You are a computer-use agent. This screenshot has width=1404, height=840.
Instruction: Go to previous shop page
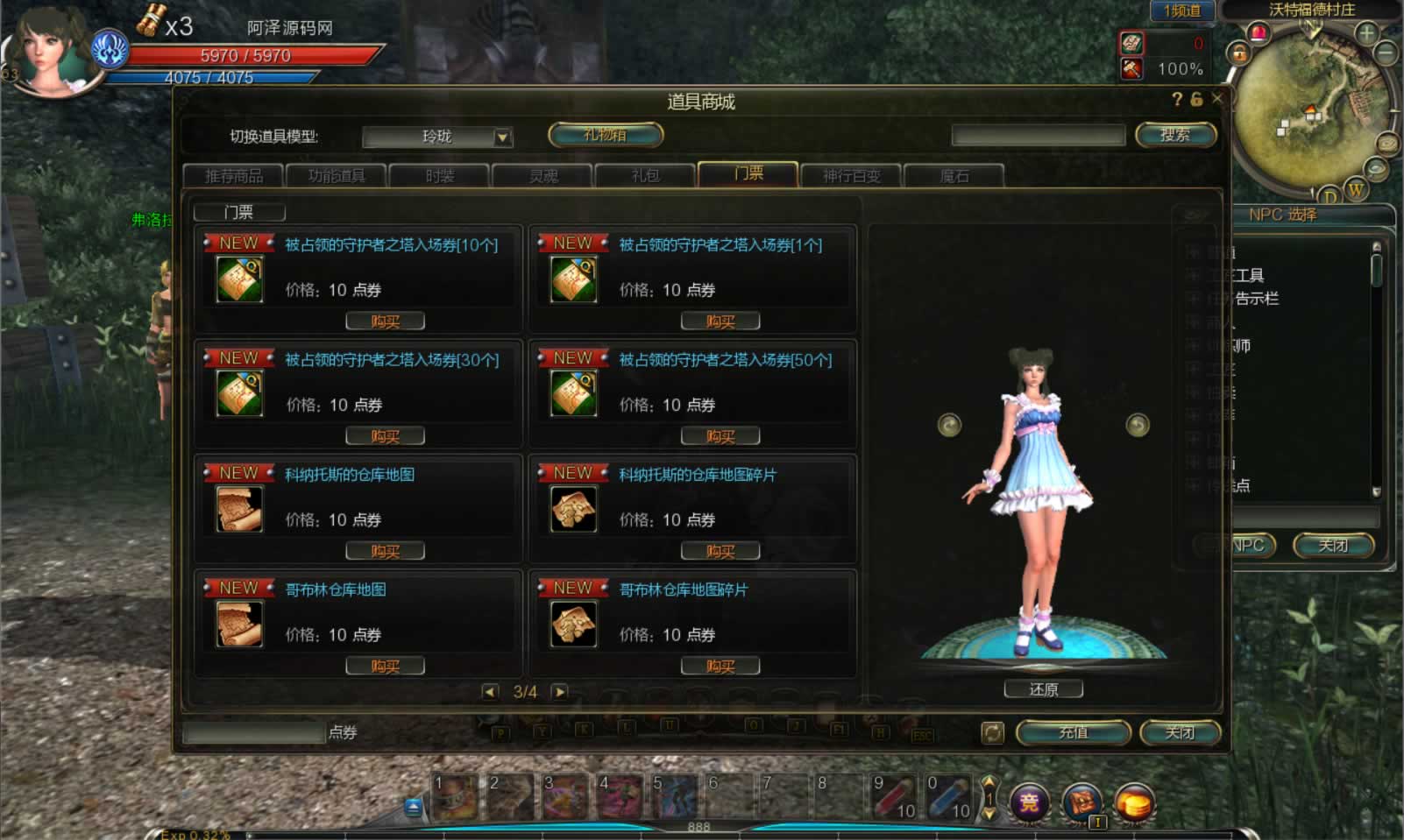[x=491, y=692]
